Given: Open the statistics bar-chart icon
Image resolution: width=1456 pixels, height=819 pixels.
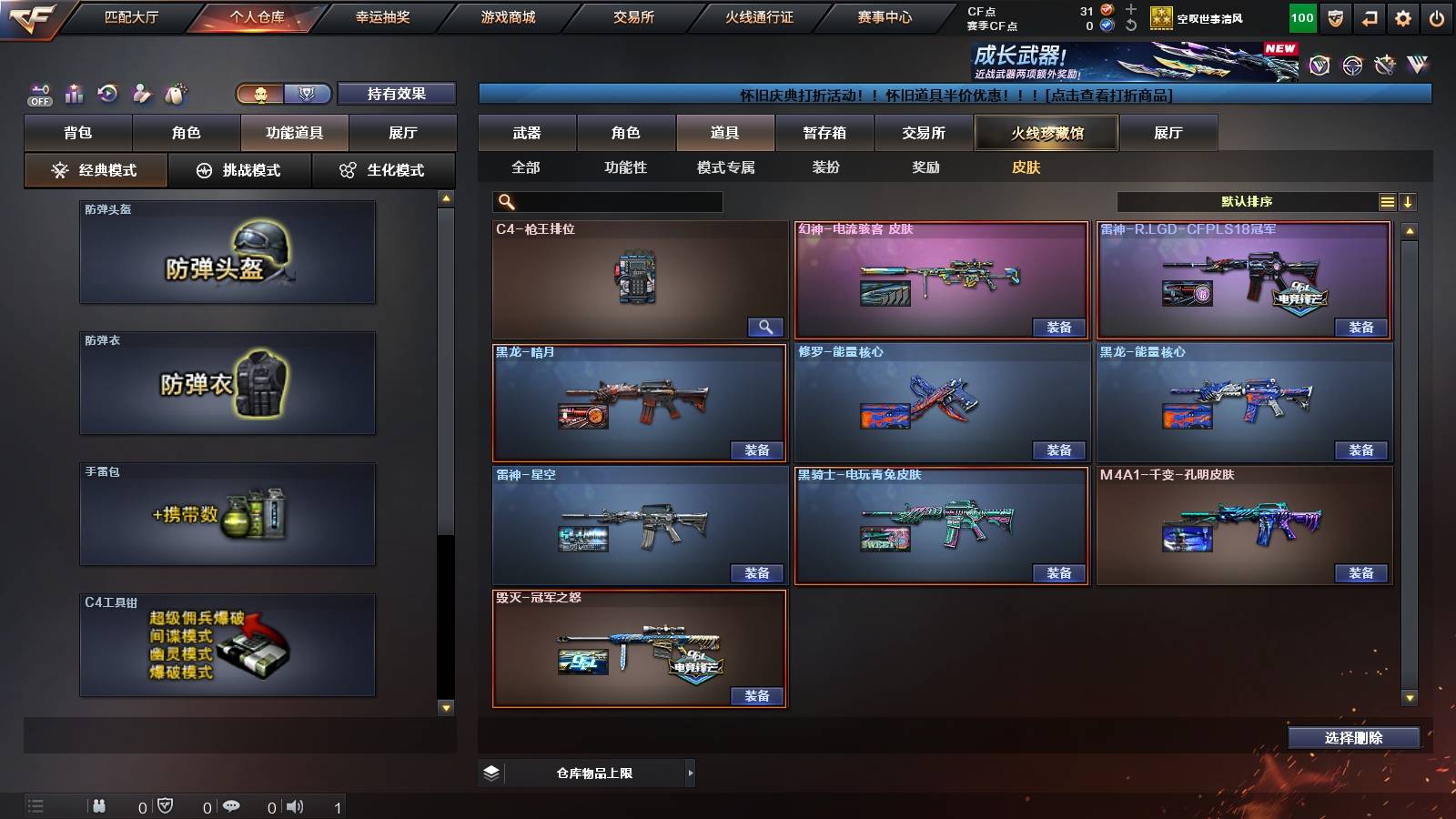Looking at the screenshot, I should click(x=75, y=93).
